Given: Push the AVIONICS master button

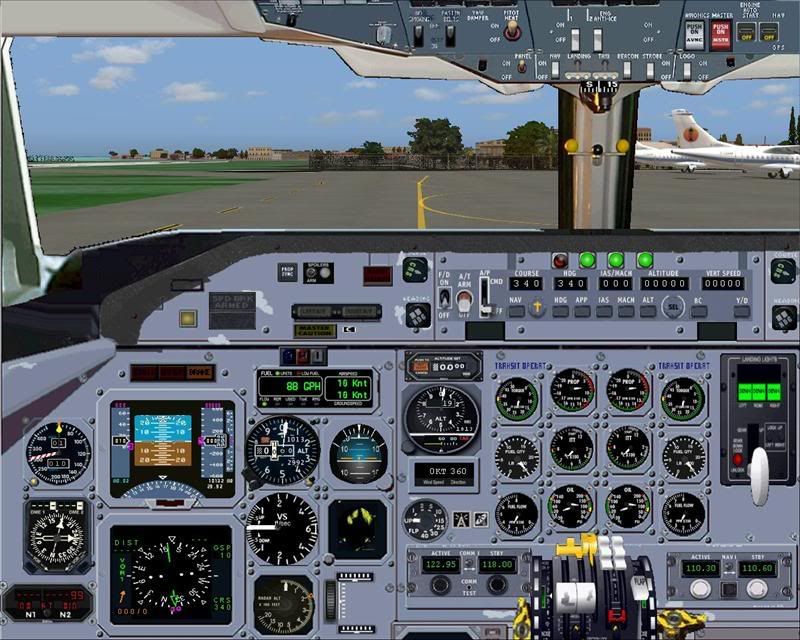Looking at the screenshot, I should [694, 36].
